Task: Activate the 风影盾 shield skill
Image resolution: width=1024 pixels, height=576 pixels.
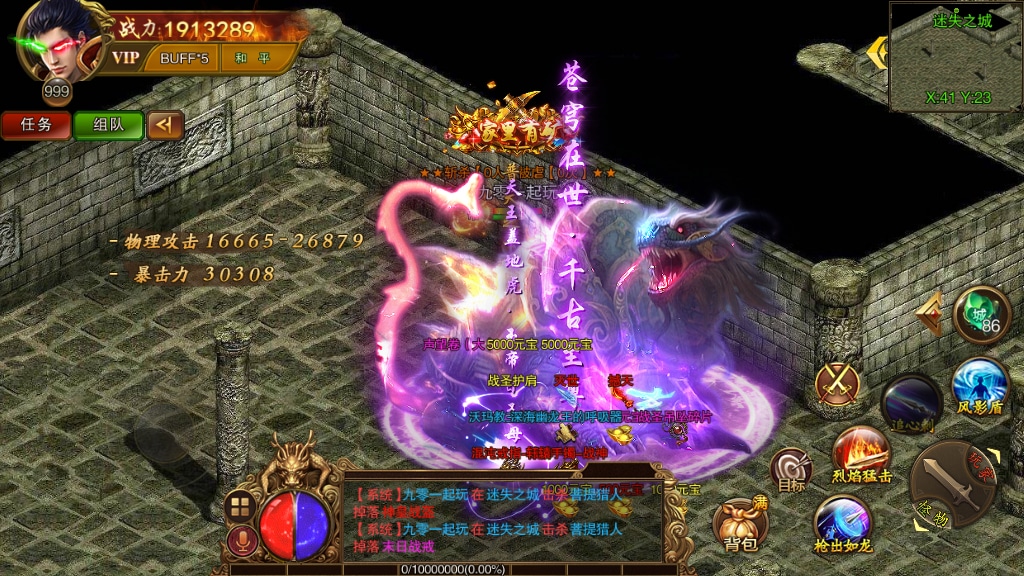Action: (x=979, y=387)
